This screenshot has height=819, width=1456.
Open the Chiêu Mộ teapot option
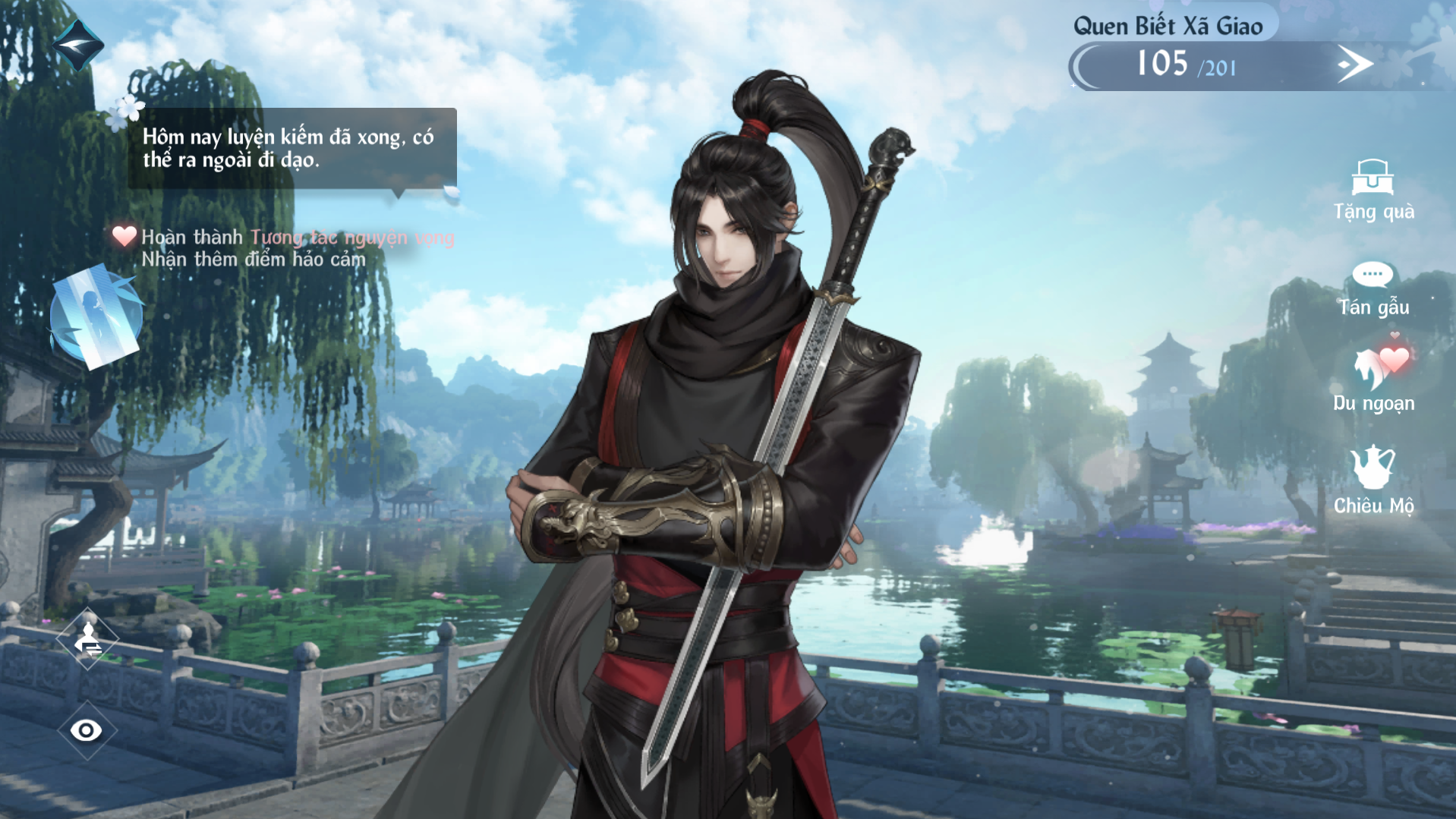(x=1372, y=480)
